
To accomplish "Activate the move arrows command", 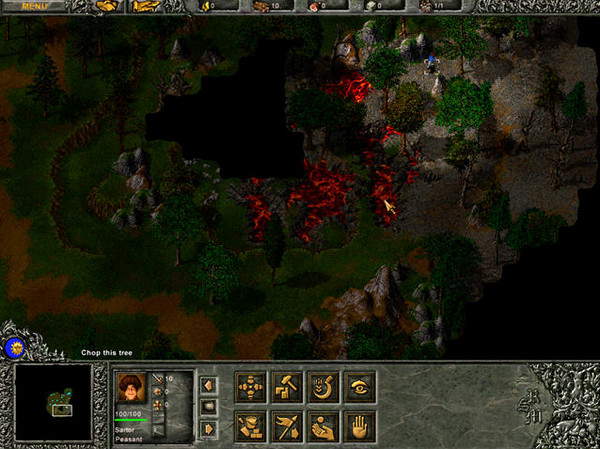I will click(x=250, y=387).
